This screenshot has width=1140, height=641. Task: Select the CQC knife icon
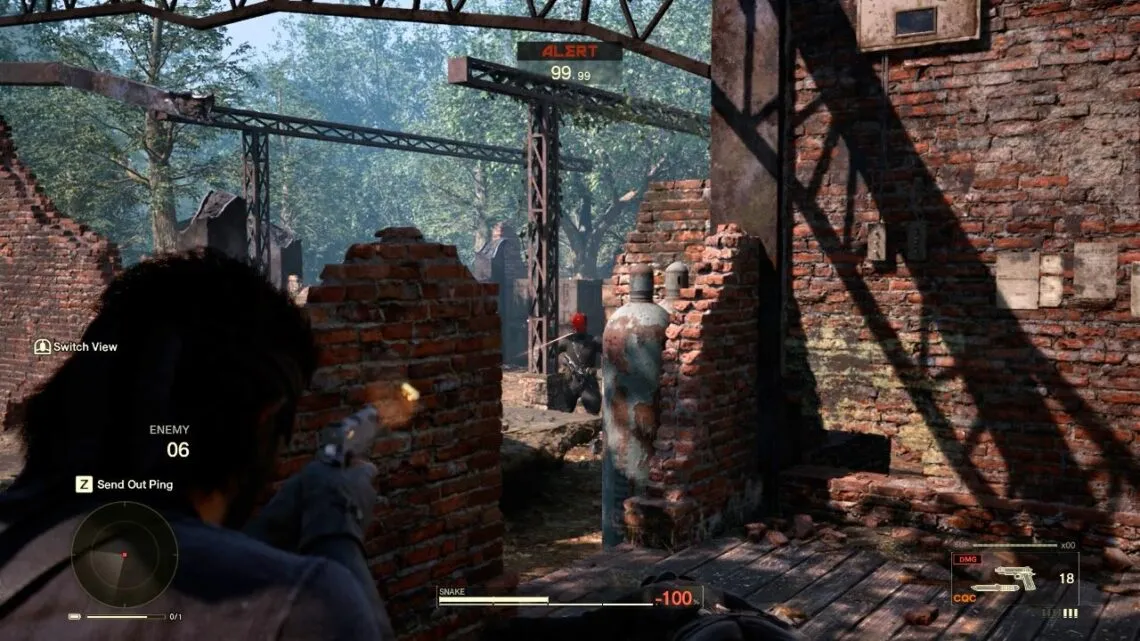[996, 588]
